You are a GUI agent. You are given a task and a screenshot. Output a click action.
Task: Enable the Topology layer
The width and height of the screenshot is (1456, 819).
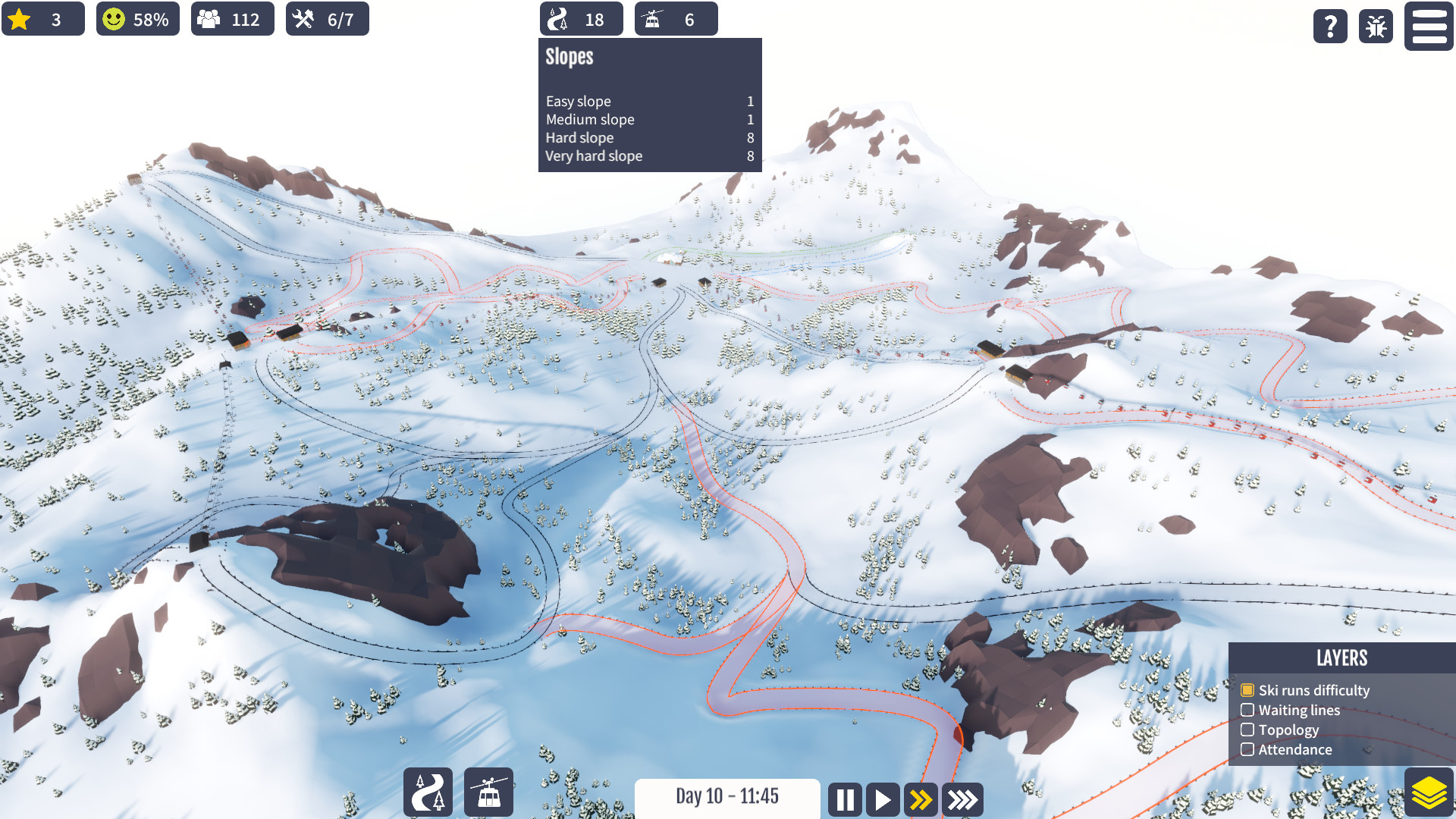point(1248,730)
